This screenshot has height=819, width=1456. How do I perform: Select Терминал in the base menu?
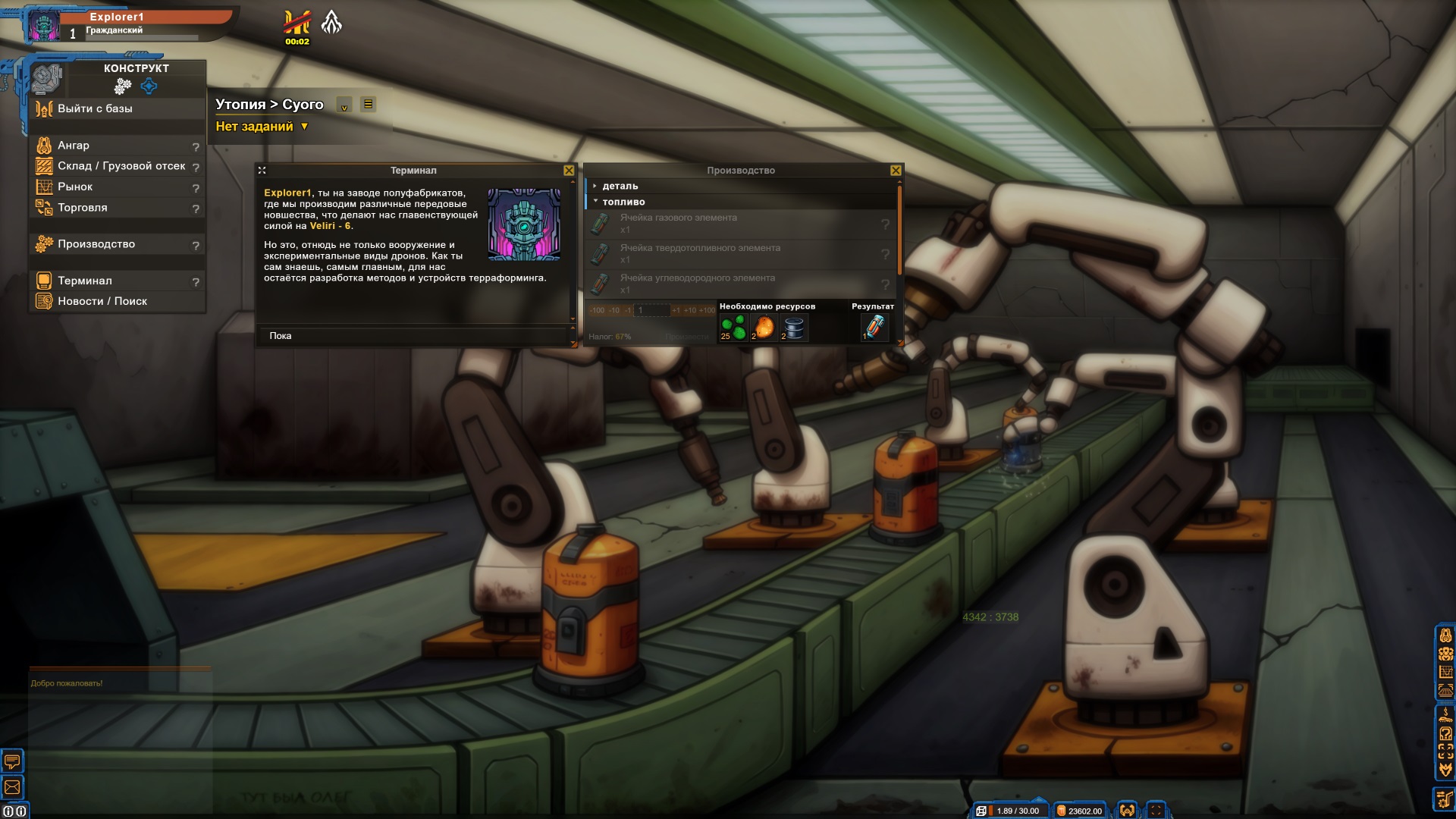[x=85, y=281]
